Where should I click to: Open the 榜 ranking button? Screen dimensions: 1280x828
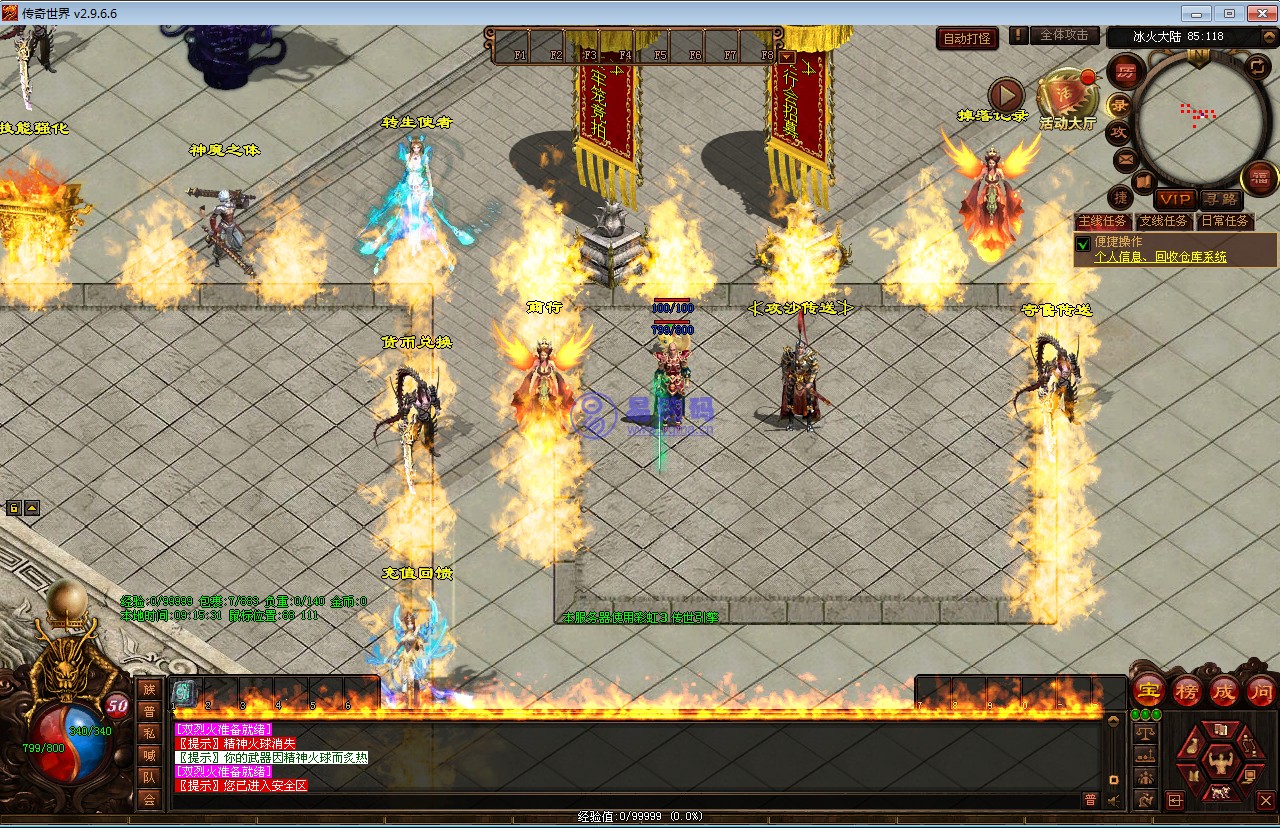(x=1186, y=690)
